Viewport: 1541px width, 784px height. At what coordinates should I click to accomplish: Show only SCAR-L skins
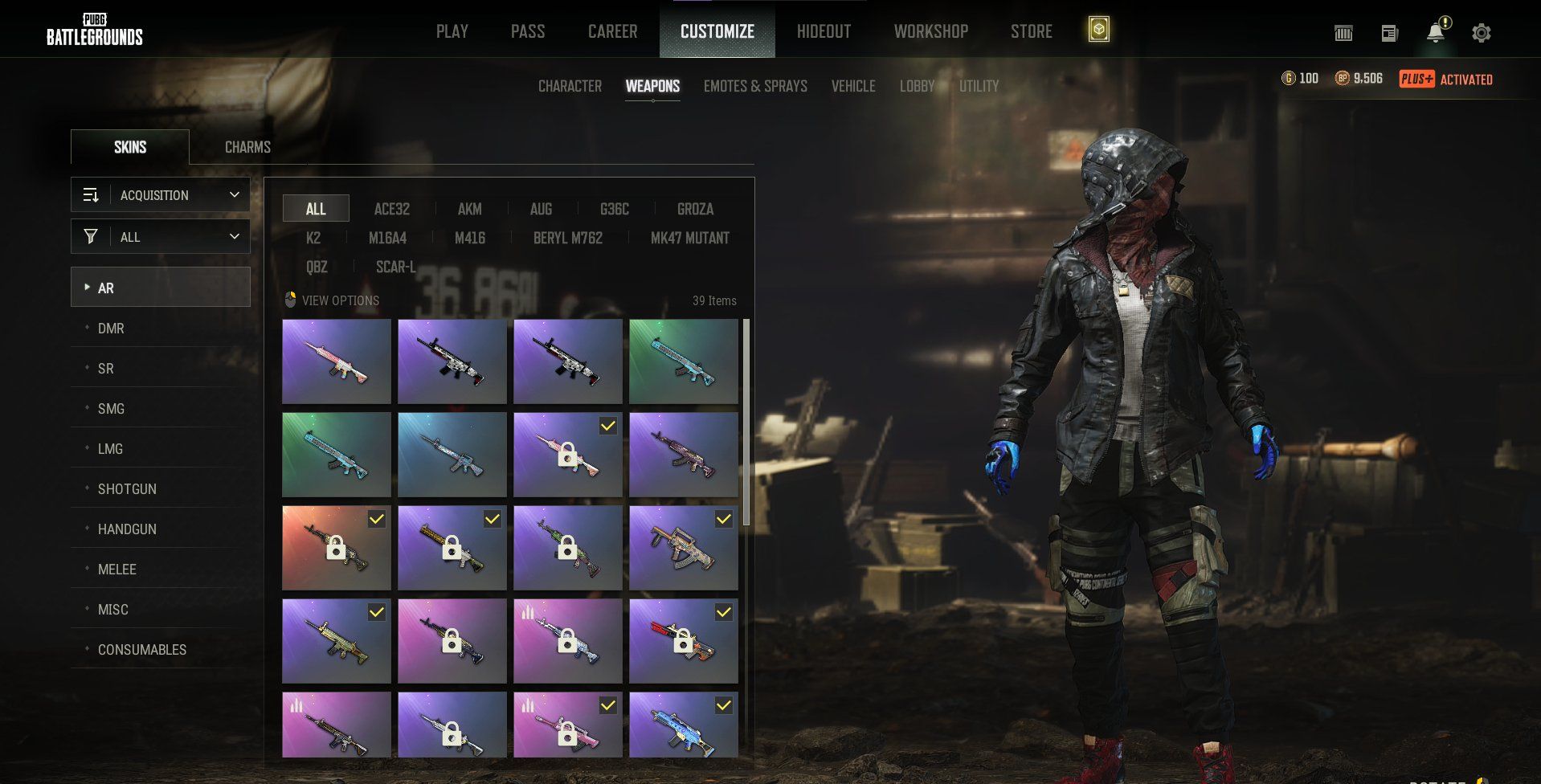pos(395,267)
